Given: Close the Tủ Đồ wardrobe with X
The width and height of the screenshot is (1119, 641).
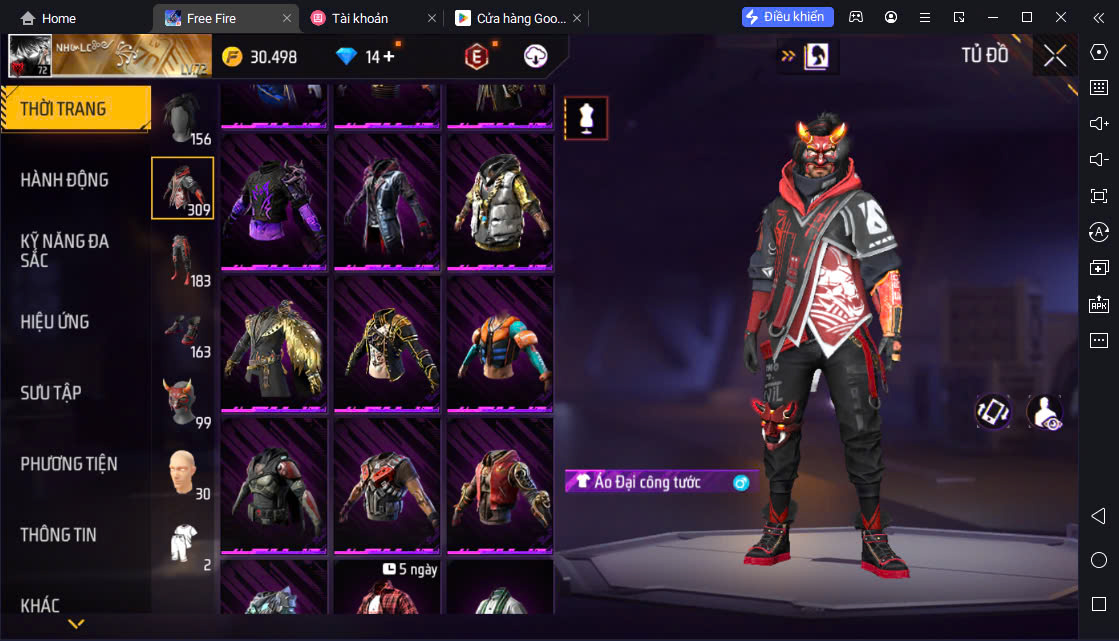Looking at the screenshot, I should (x=1055, y=55).
